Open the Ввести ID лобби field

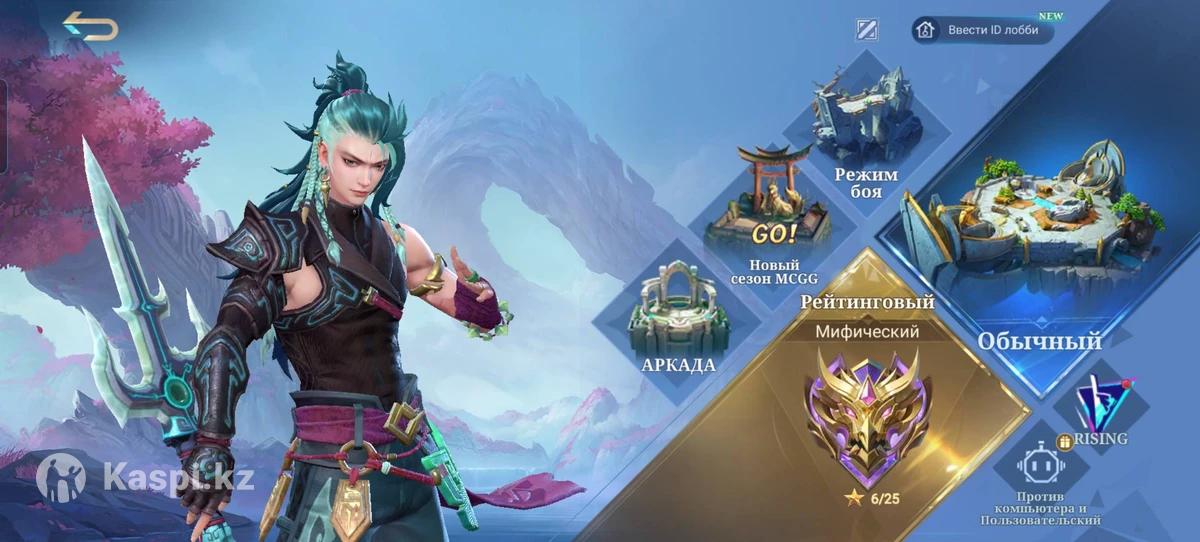[982, 30]
